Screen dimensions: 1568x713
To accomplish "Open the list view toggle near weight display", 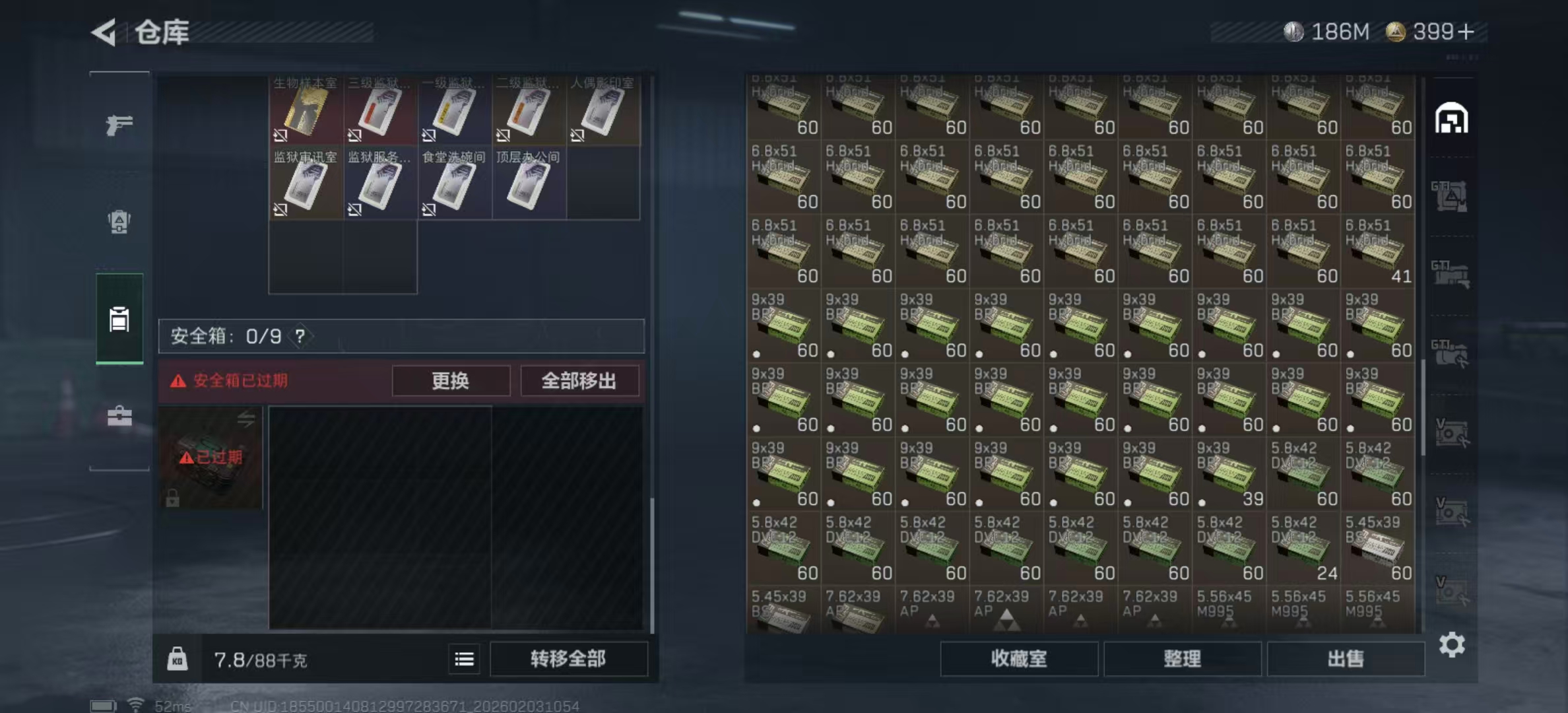I will [x=464, y=659].
